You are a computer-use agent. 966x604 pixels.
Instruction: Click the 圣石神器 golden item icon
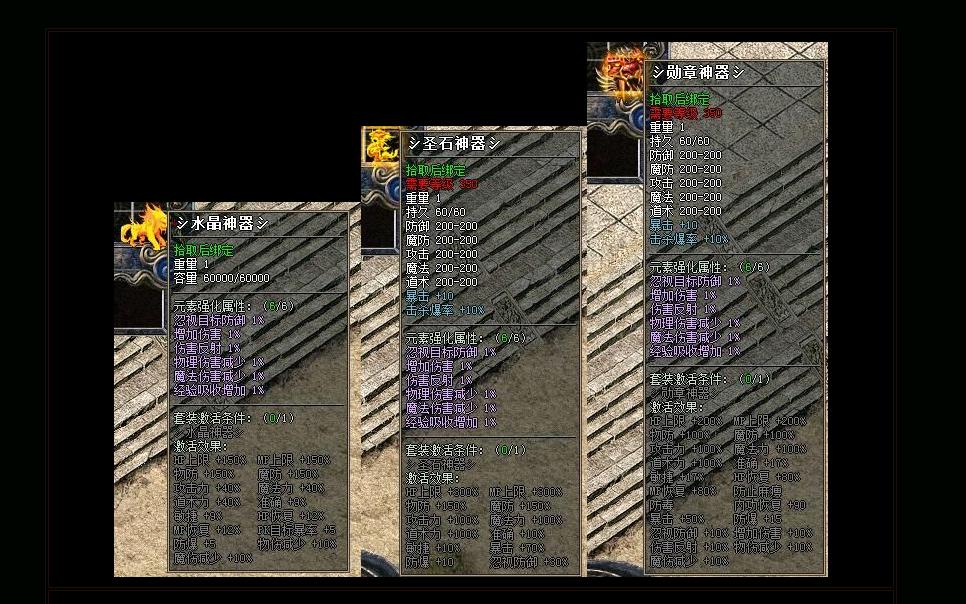pos(380,147)
